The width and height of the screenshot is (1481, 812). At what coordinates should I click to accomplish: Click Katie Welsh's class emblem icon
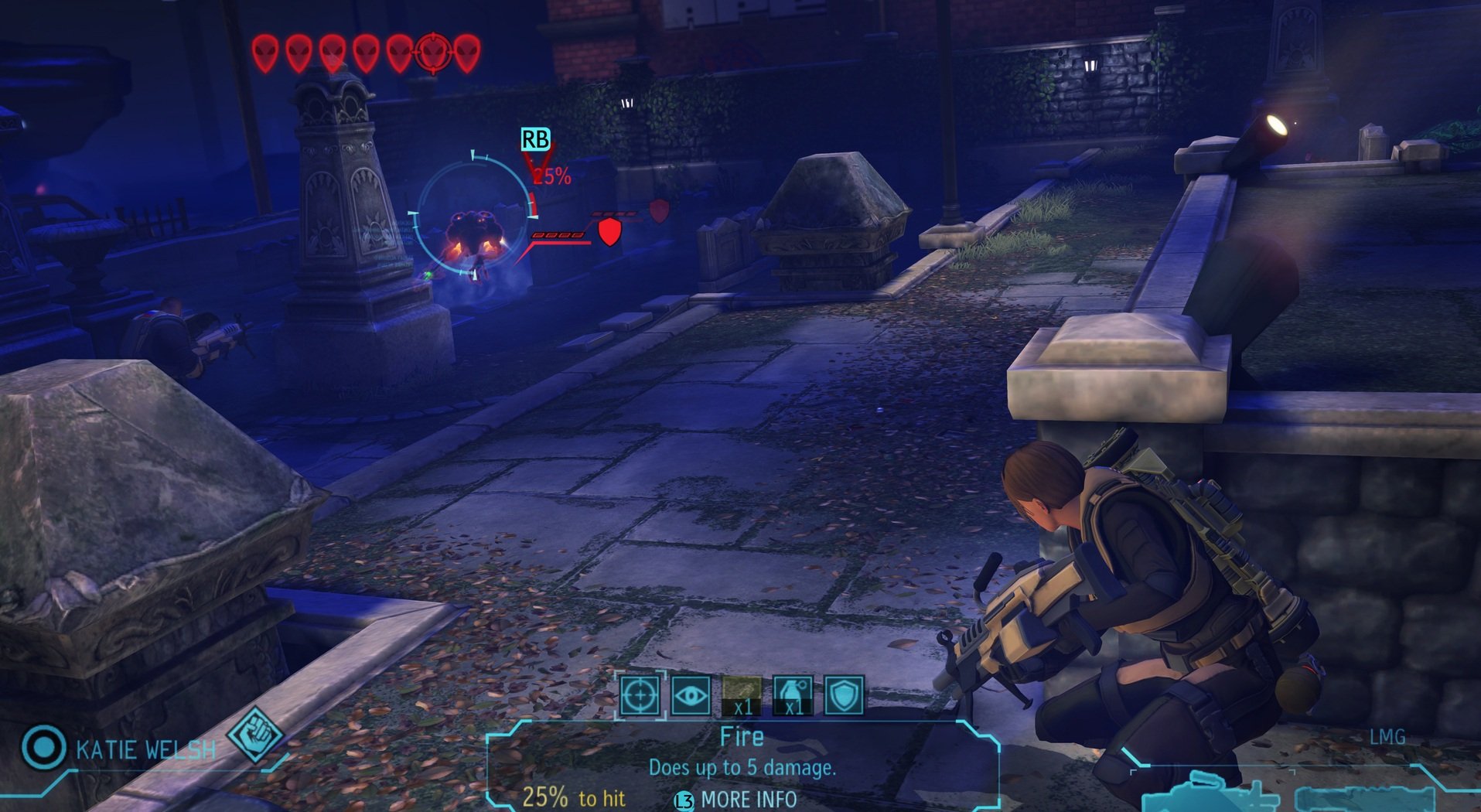pos(254,734)
